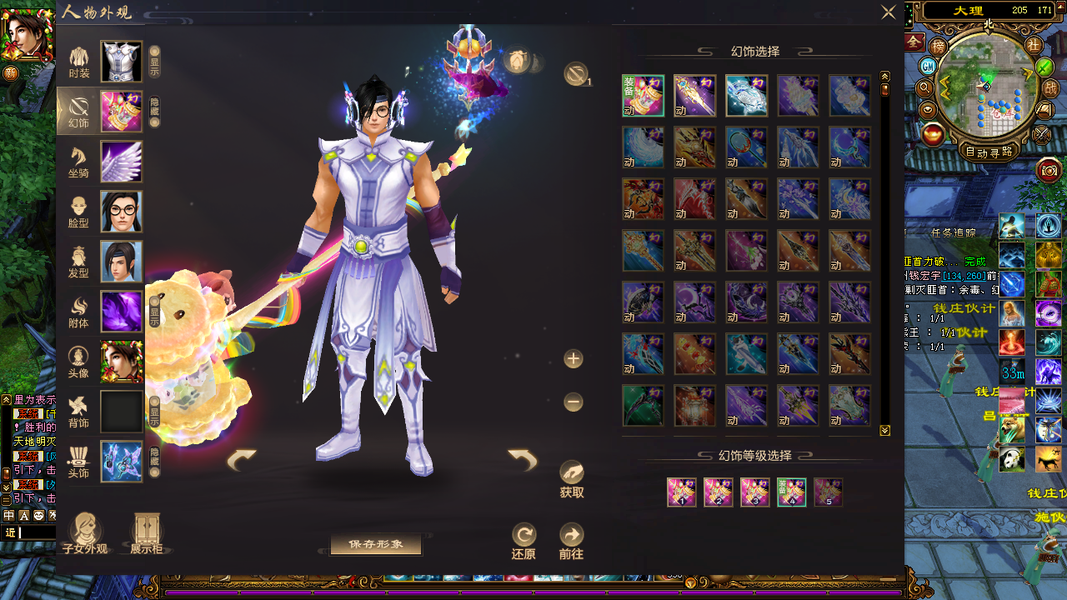This screenshot has height=600, width=1067.
Task: Select the 坐骑 mount category
Action: pos(79,161)
